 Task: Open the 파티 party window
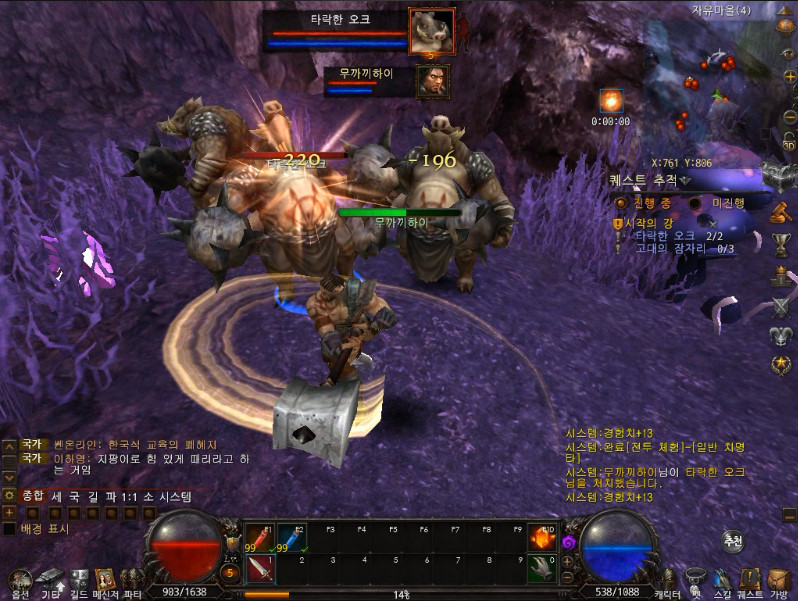(x=131, y=580)
